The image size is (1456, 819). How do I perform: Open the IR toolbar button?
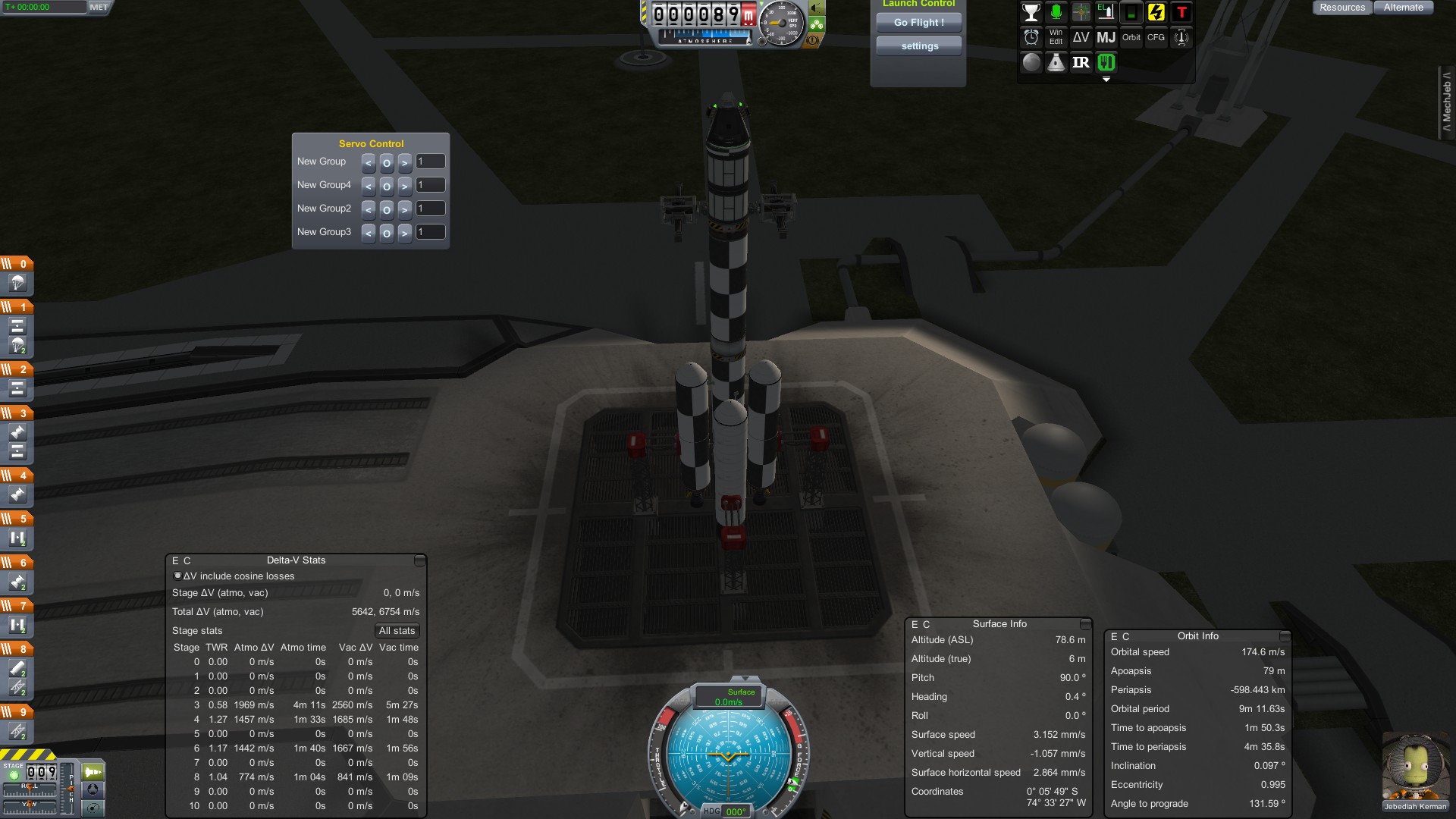click(1081, 63)
